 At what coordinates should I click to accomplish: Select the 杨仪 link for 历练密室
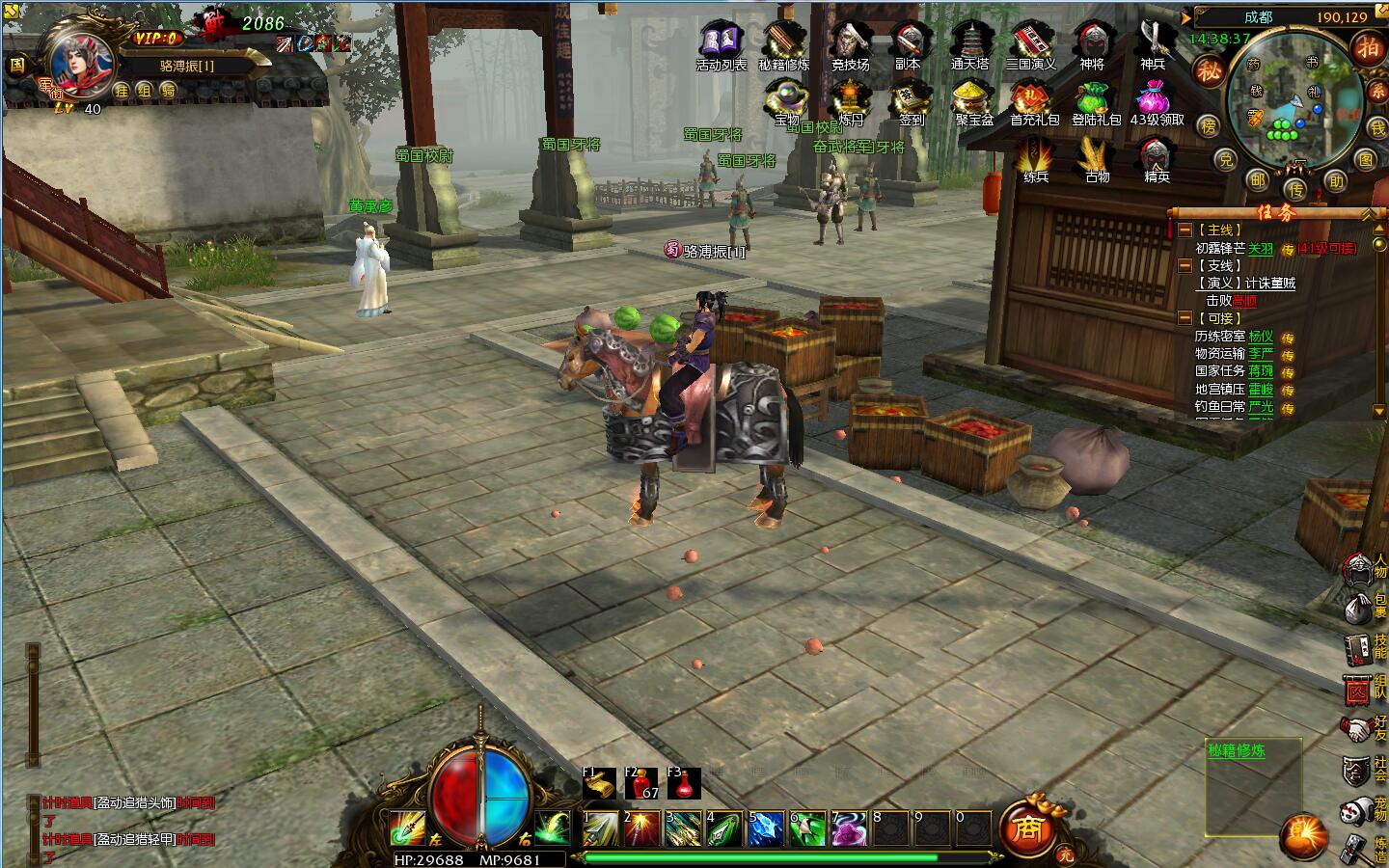click(1260, 337)
